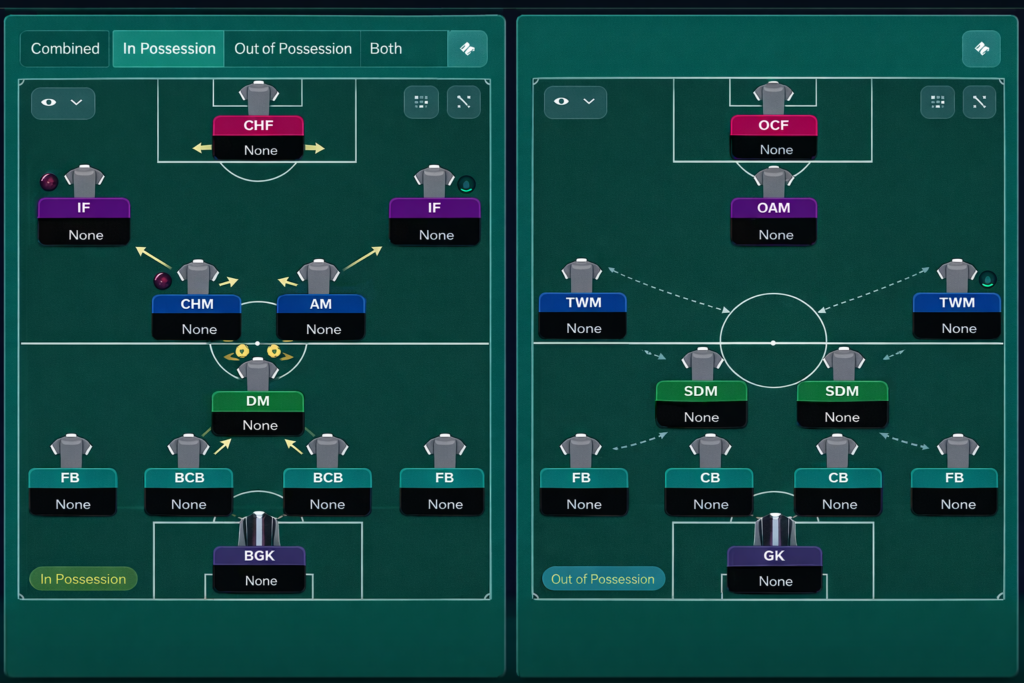Click the expand arrows icon on Out of Possession pitch
Viewport: 1024px width, 683px height.
(979, 102)
